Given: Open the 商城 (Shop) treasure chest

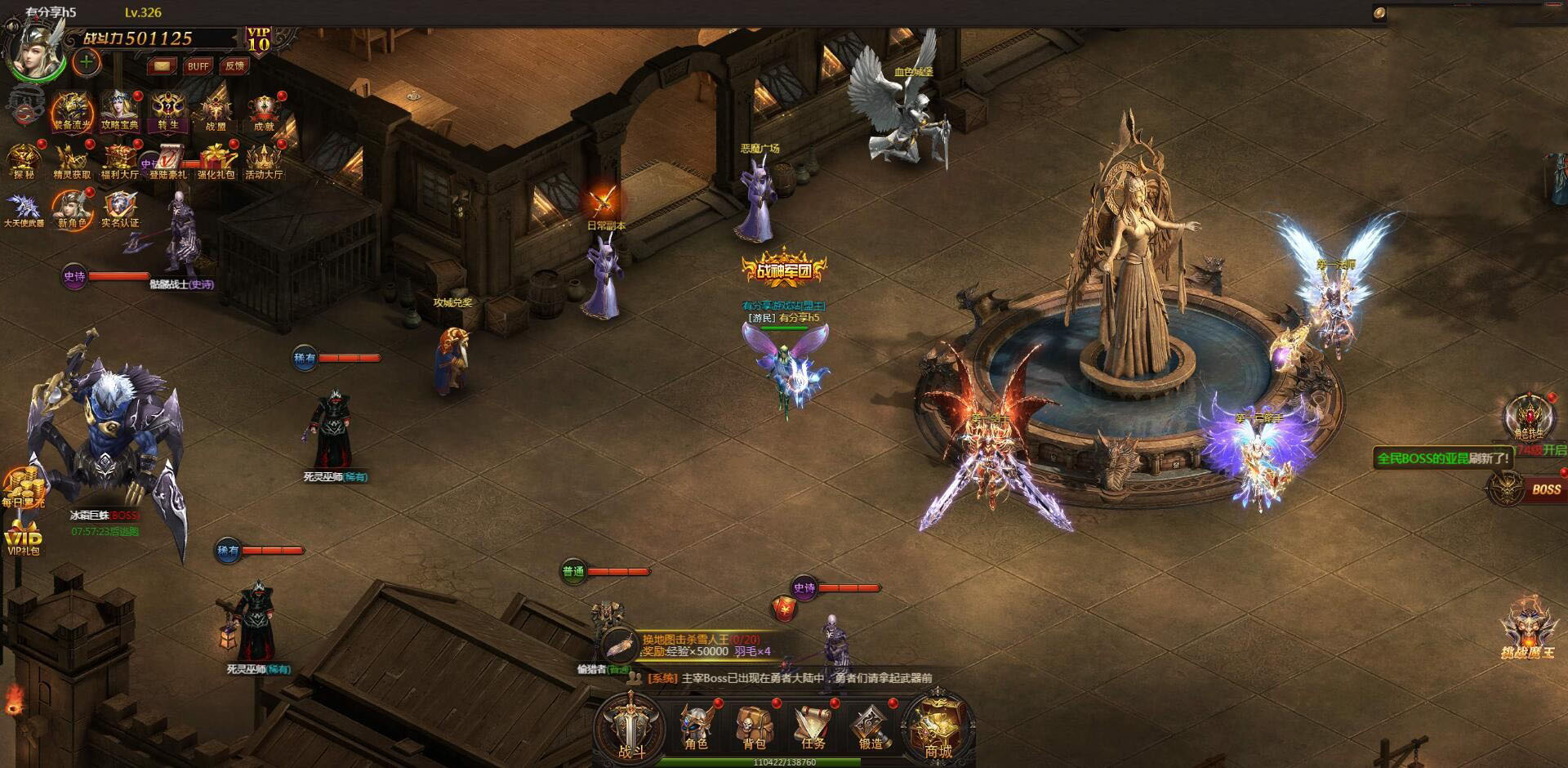Looking at the screenshot, I should click(x=938, y=726).
